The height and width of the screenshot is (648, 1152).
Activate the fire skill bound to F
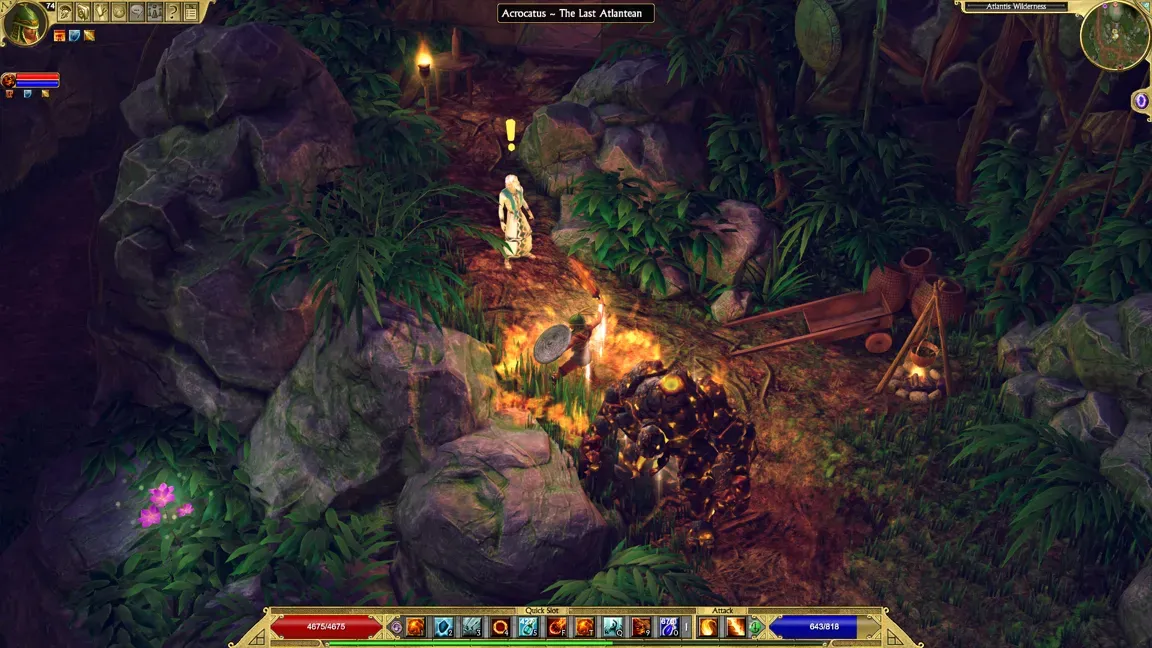pos(557,627)
